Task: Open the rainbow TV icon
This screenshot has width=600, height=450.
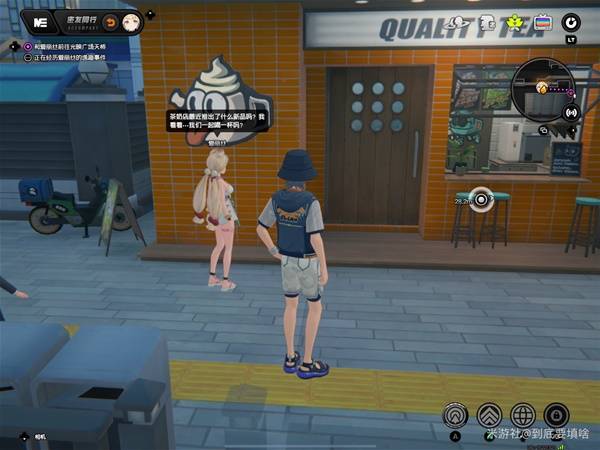Action: pyautogui.click(x=543, y=22)
